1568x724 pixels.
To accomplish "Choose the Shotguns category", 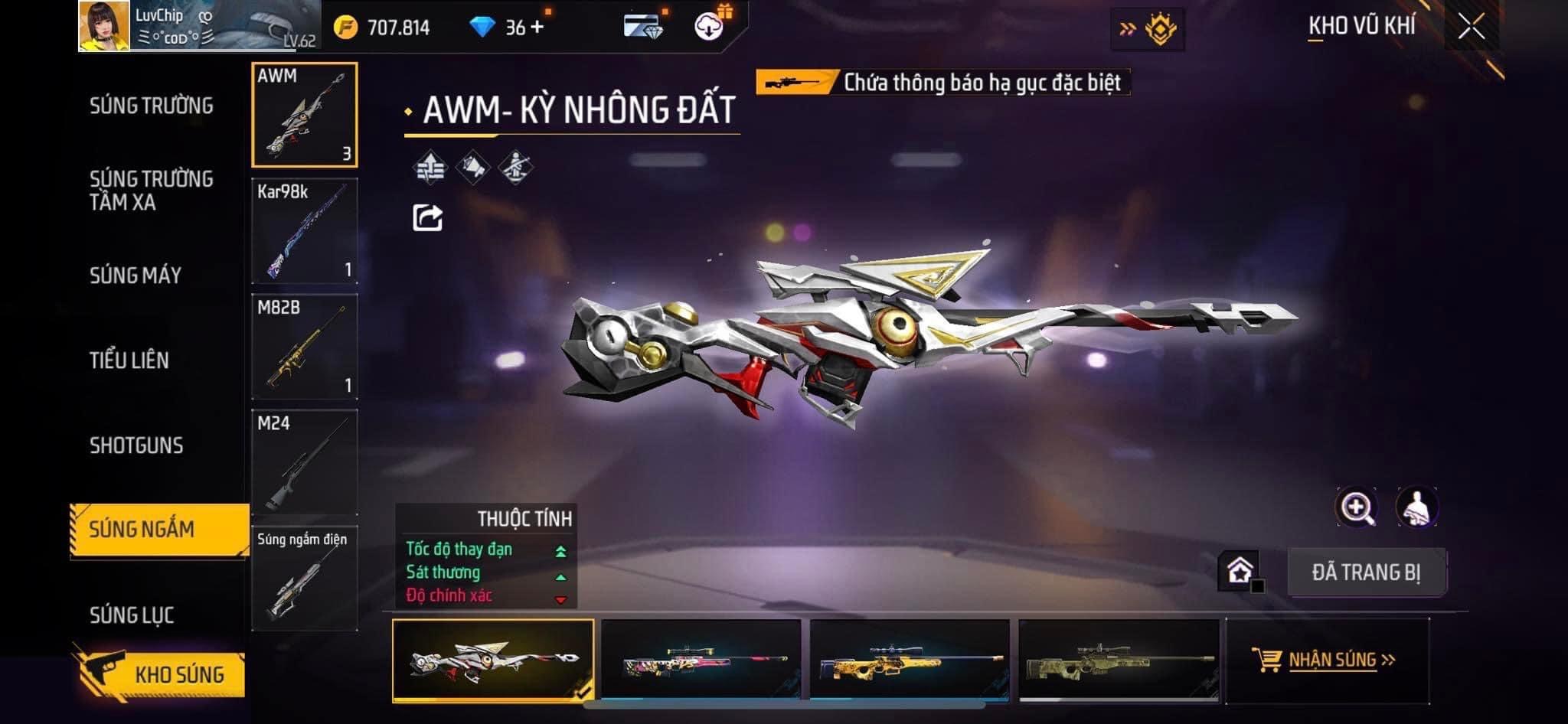I will (136, 445).
